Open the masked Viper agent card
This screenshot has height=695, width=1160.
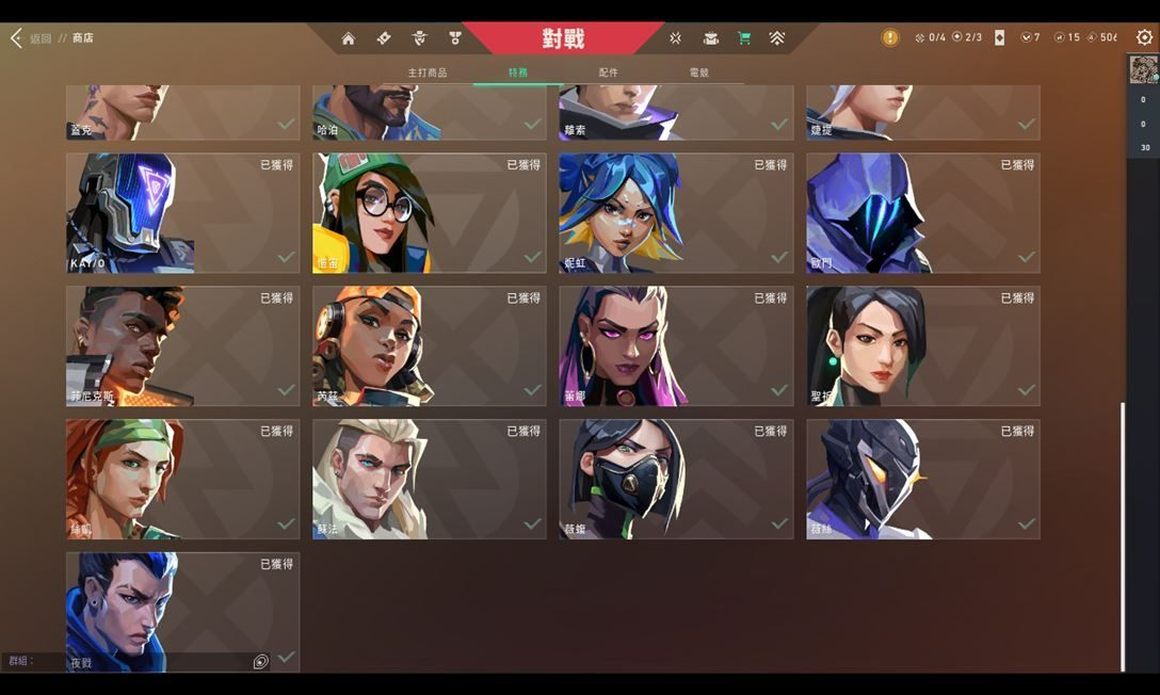[x=676, y=479]
